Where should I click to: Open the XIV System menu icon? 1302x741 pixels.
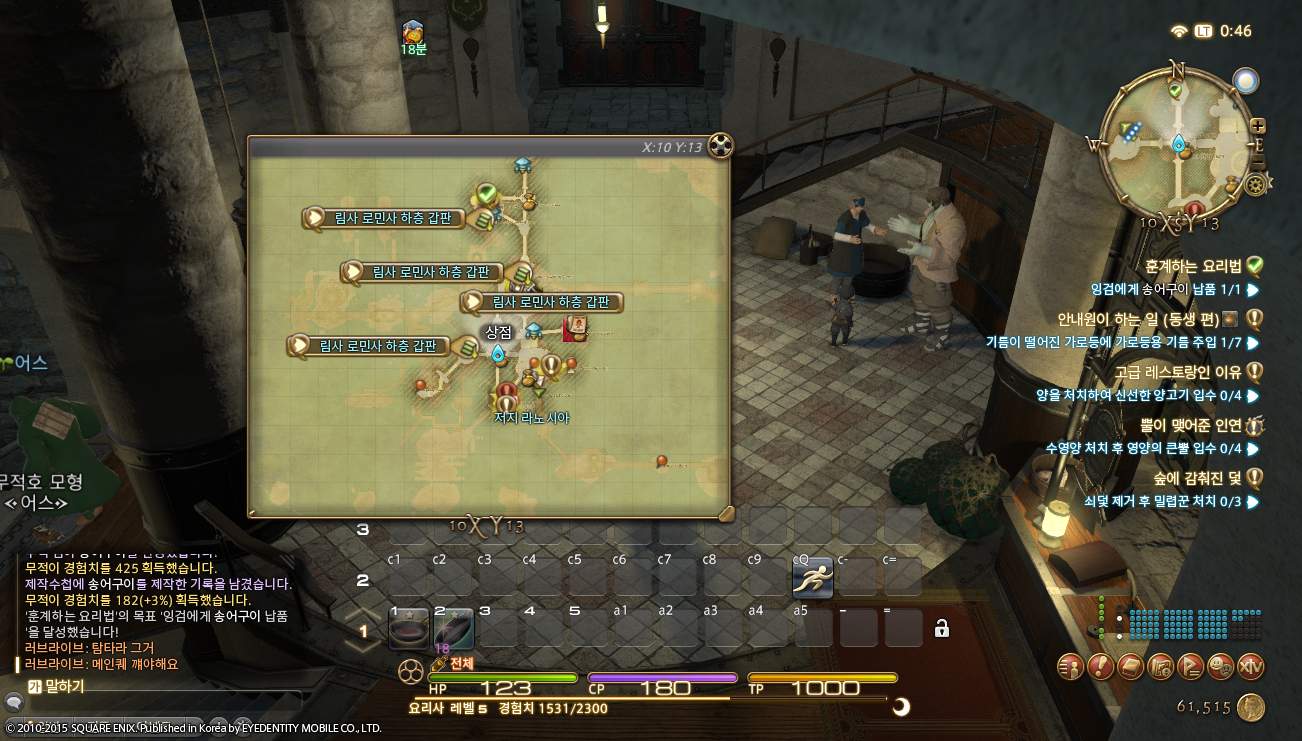(1251, 666)
